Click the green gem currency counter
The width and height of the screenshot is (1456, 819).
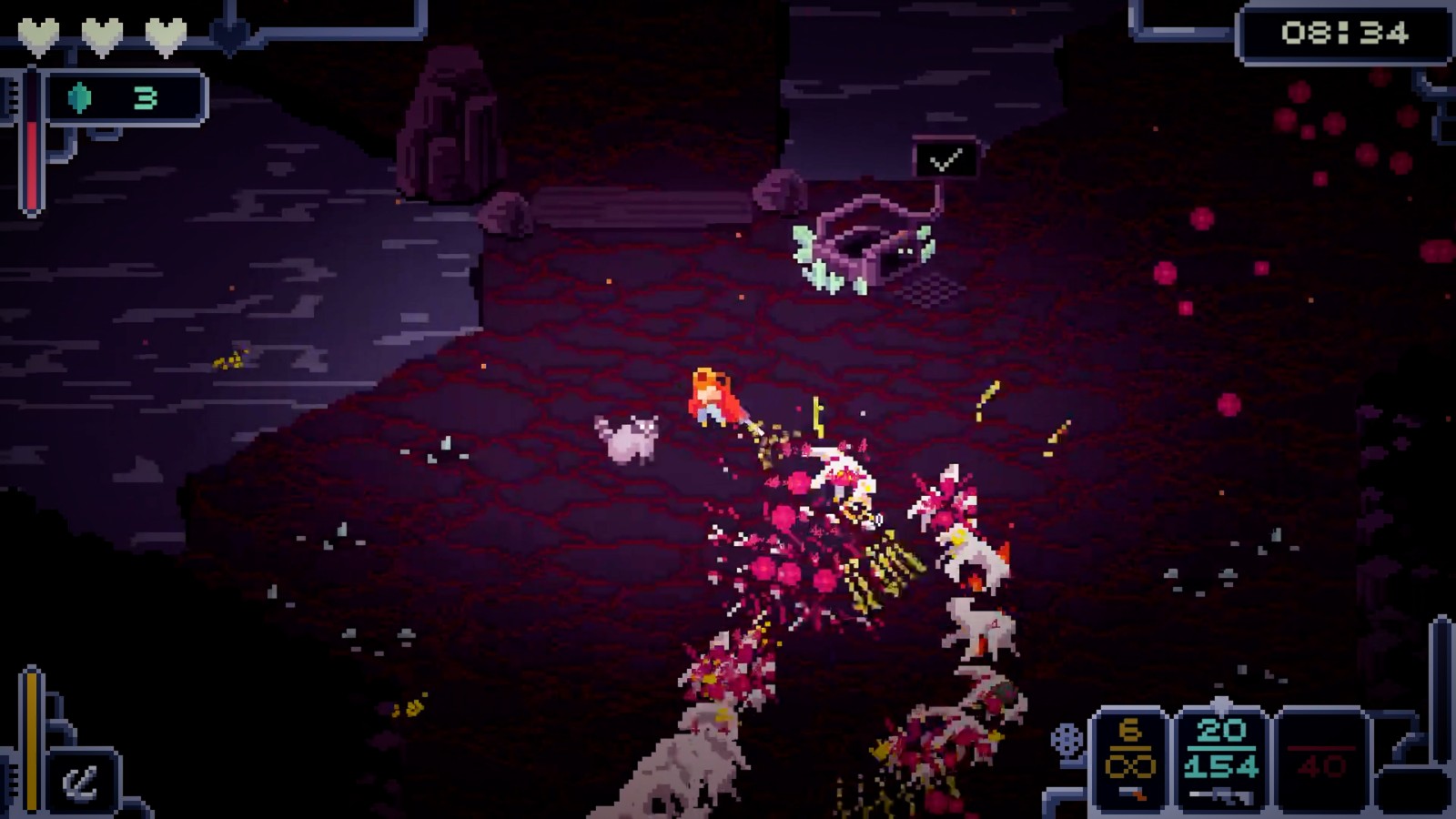123,97
